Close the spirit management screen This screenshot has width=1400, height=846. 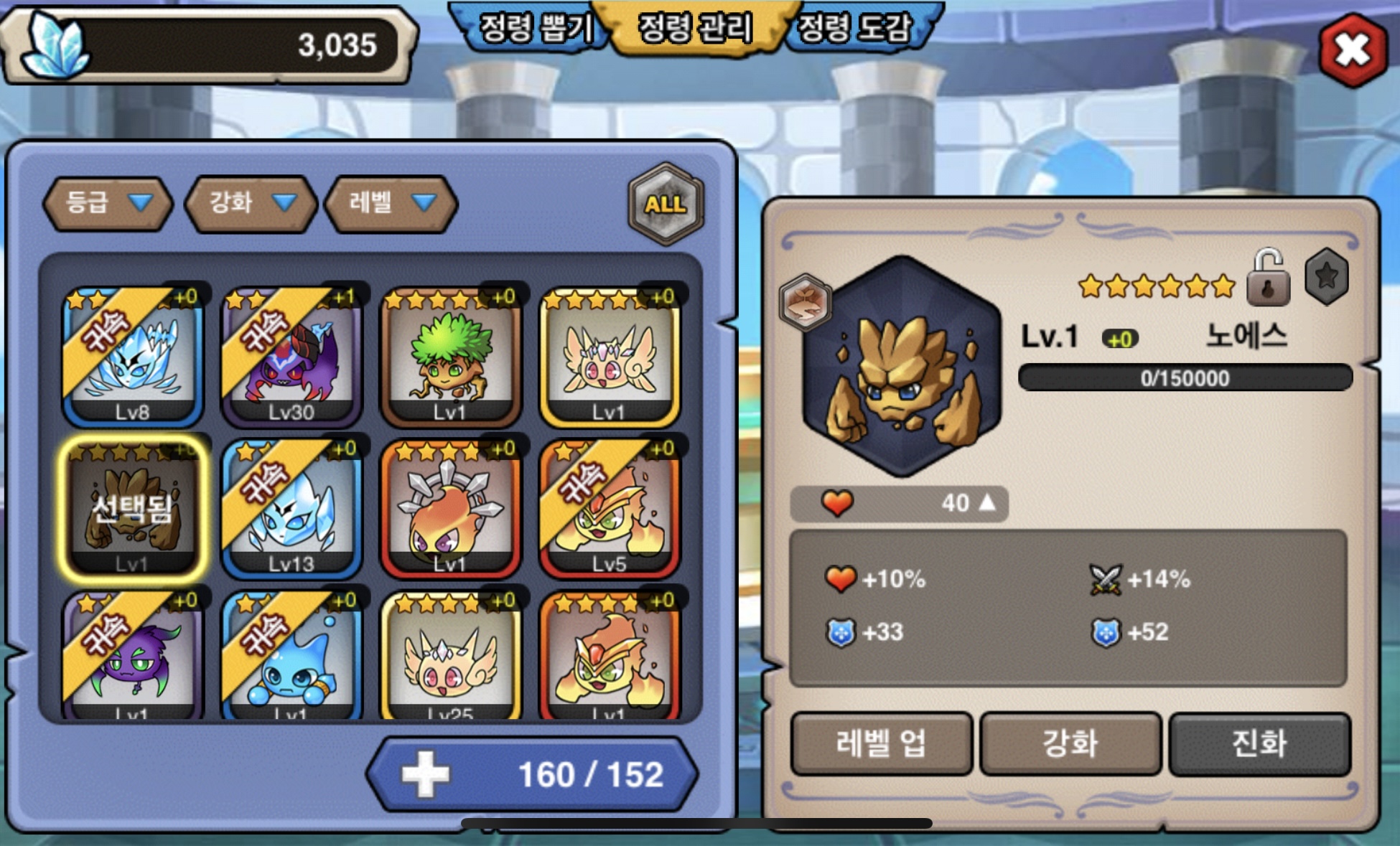pyautogui.click(x=1353, y=50)
